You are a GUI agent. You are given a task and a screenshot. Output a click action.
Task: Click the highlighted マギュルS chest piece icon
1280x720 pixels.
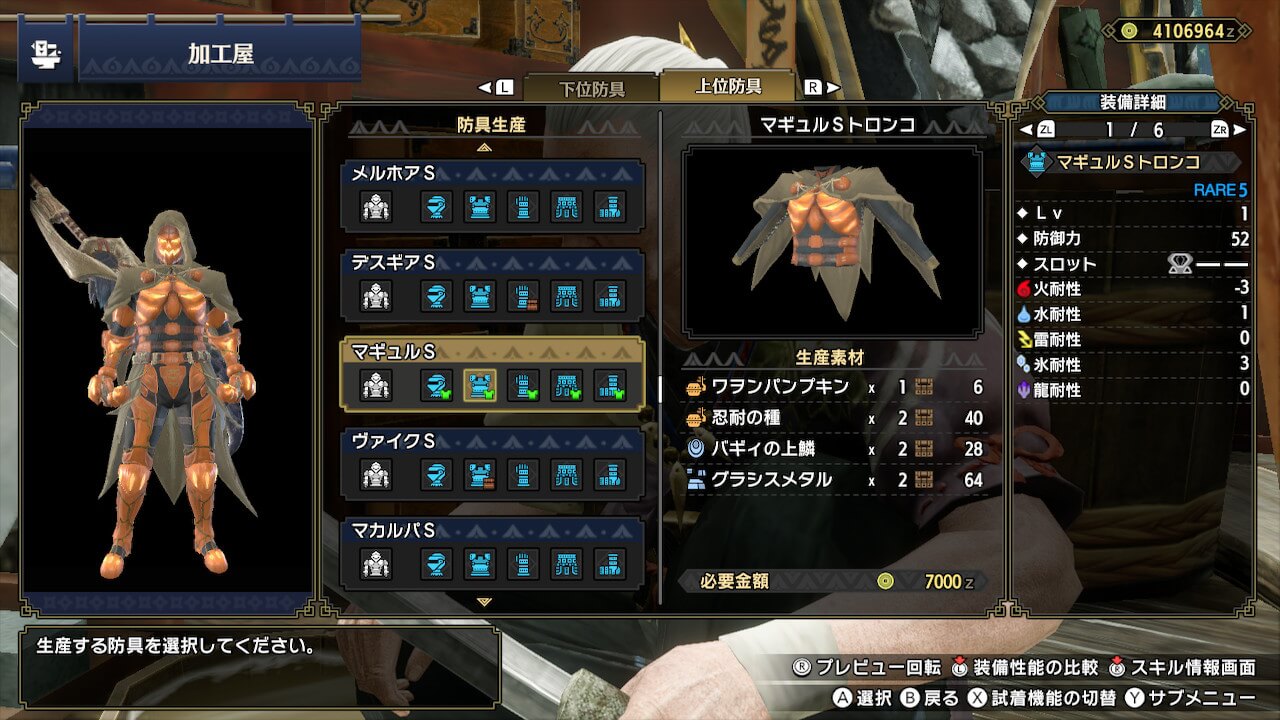(x=480, y=385)
